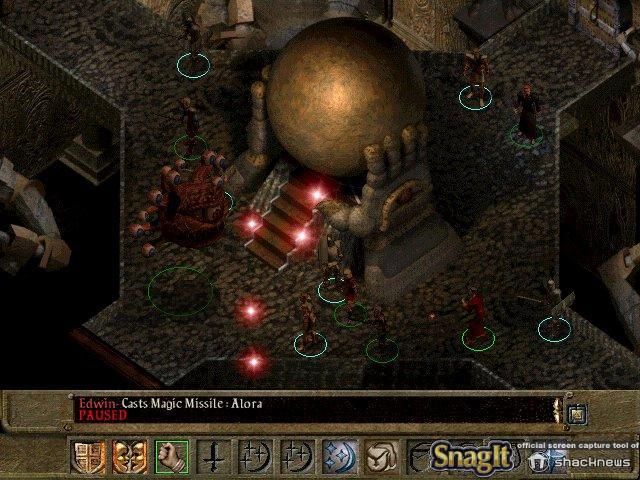Click the theater masks talk button

click(129, 456)
